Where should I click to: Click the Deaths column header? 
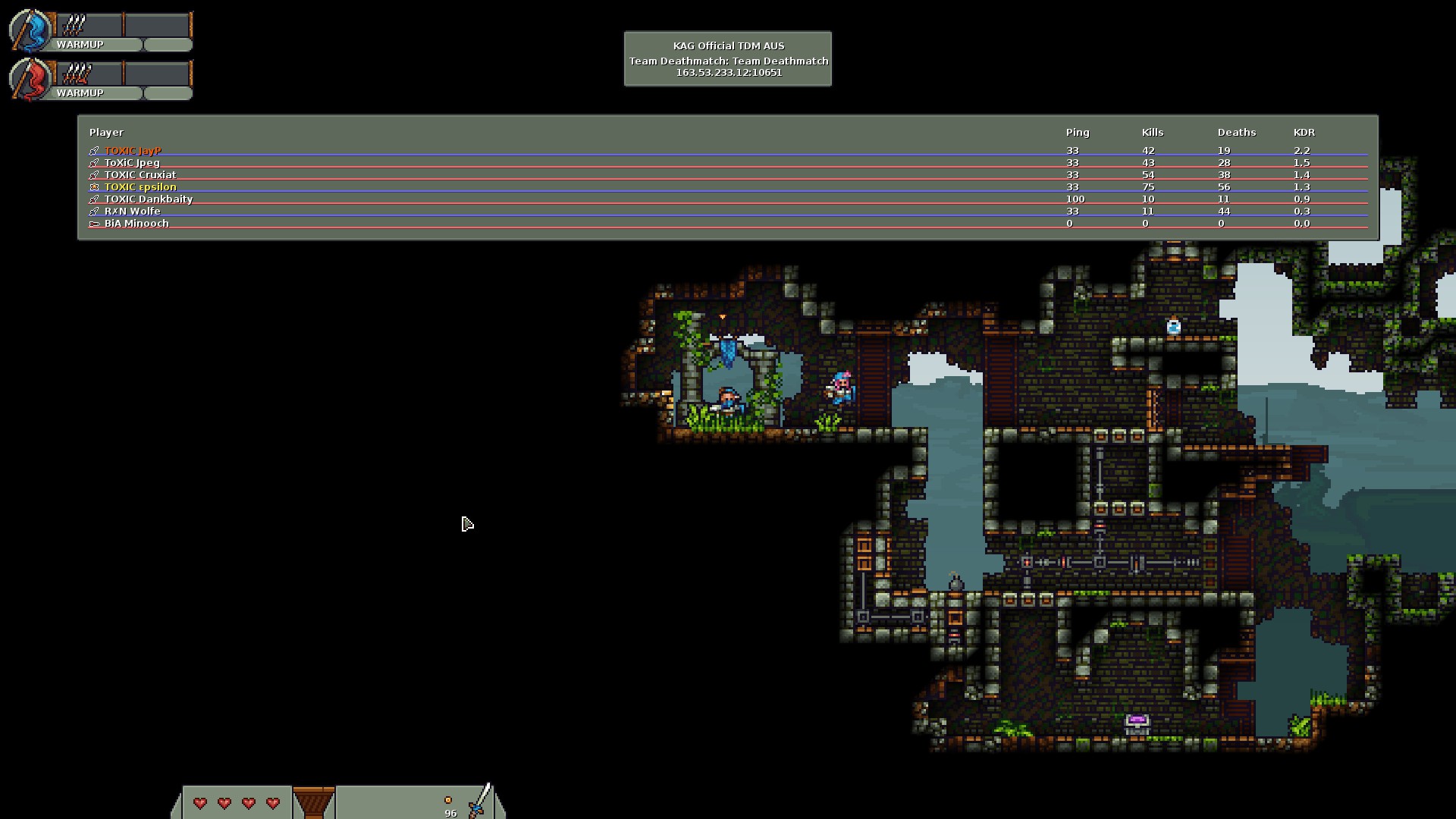(x=1236, y=132)
